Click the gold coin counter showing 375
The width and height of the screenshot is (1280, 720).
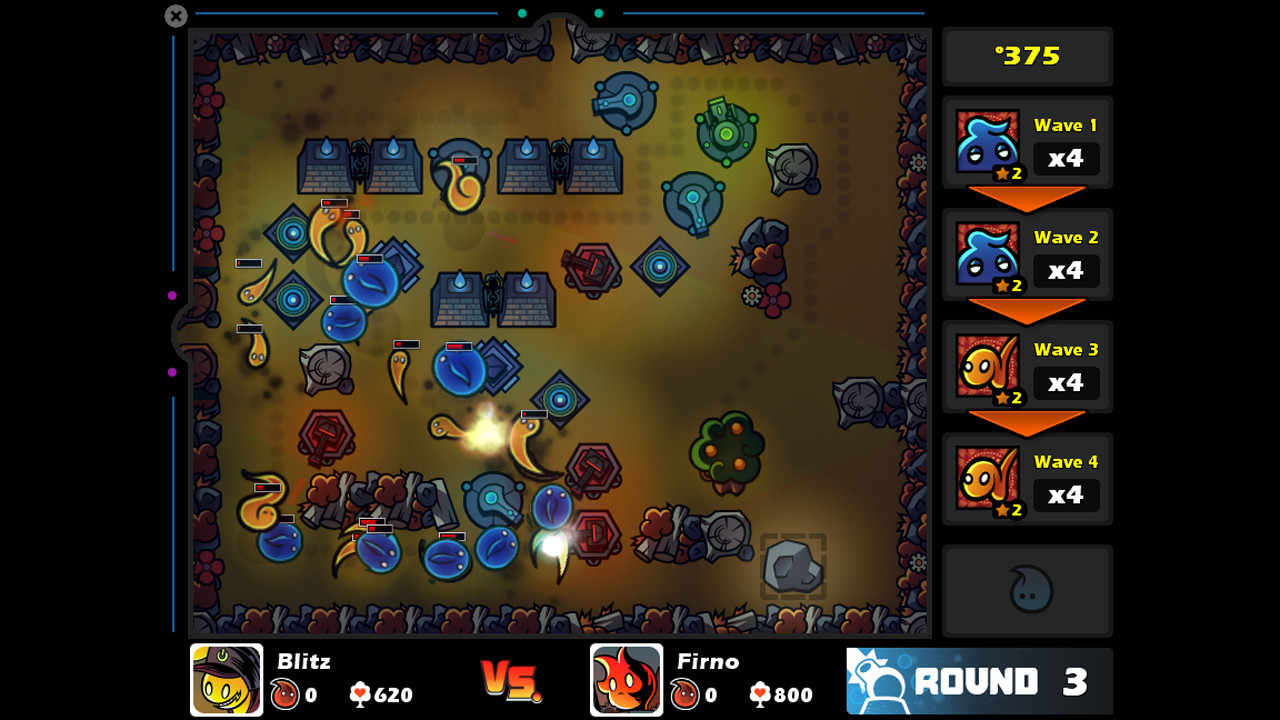(x=1027, y=56)
